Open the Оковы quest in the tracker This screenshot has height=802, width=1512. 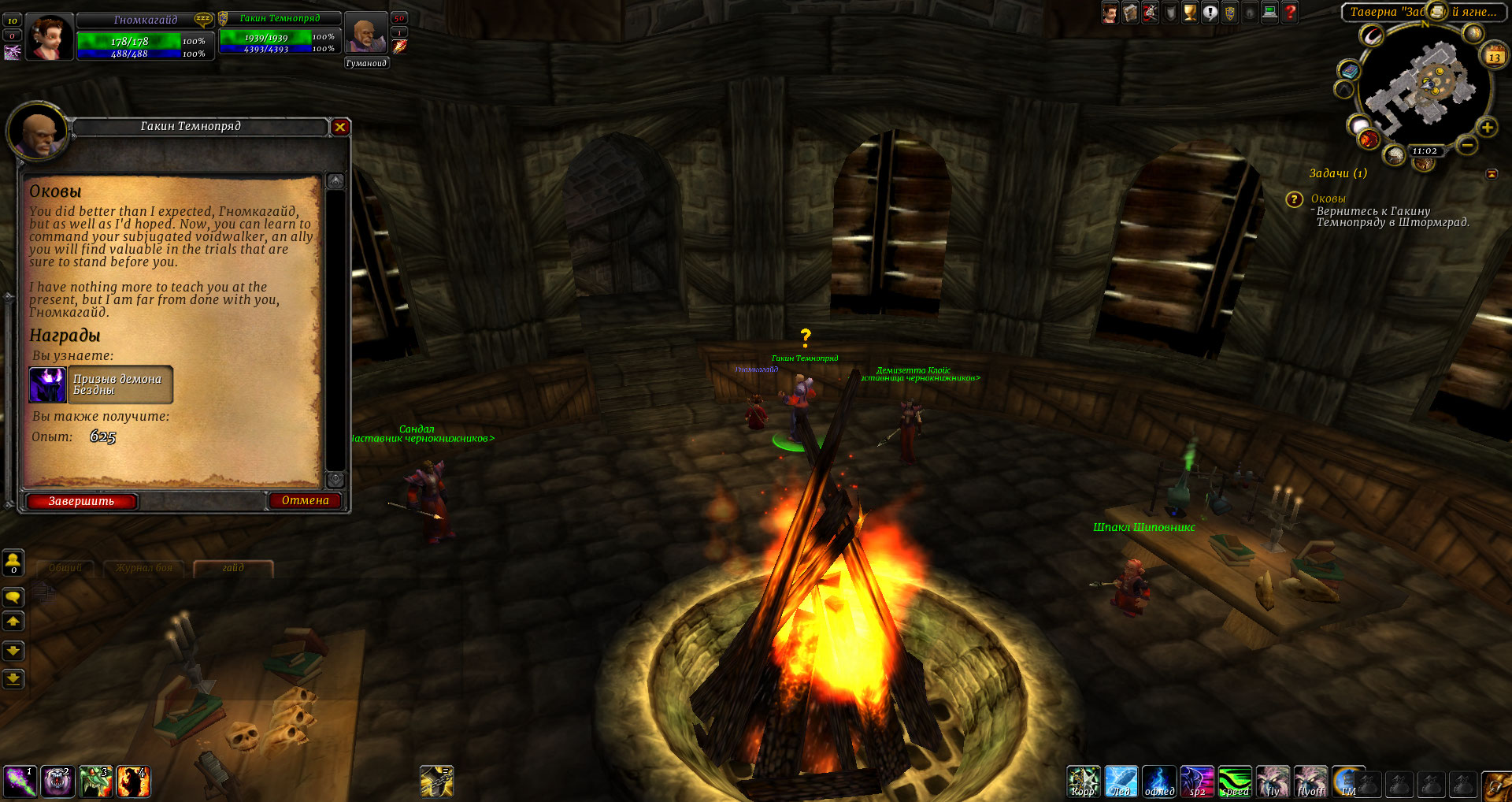click(x=1328, y=199)
